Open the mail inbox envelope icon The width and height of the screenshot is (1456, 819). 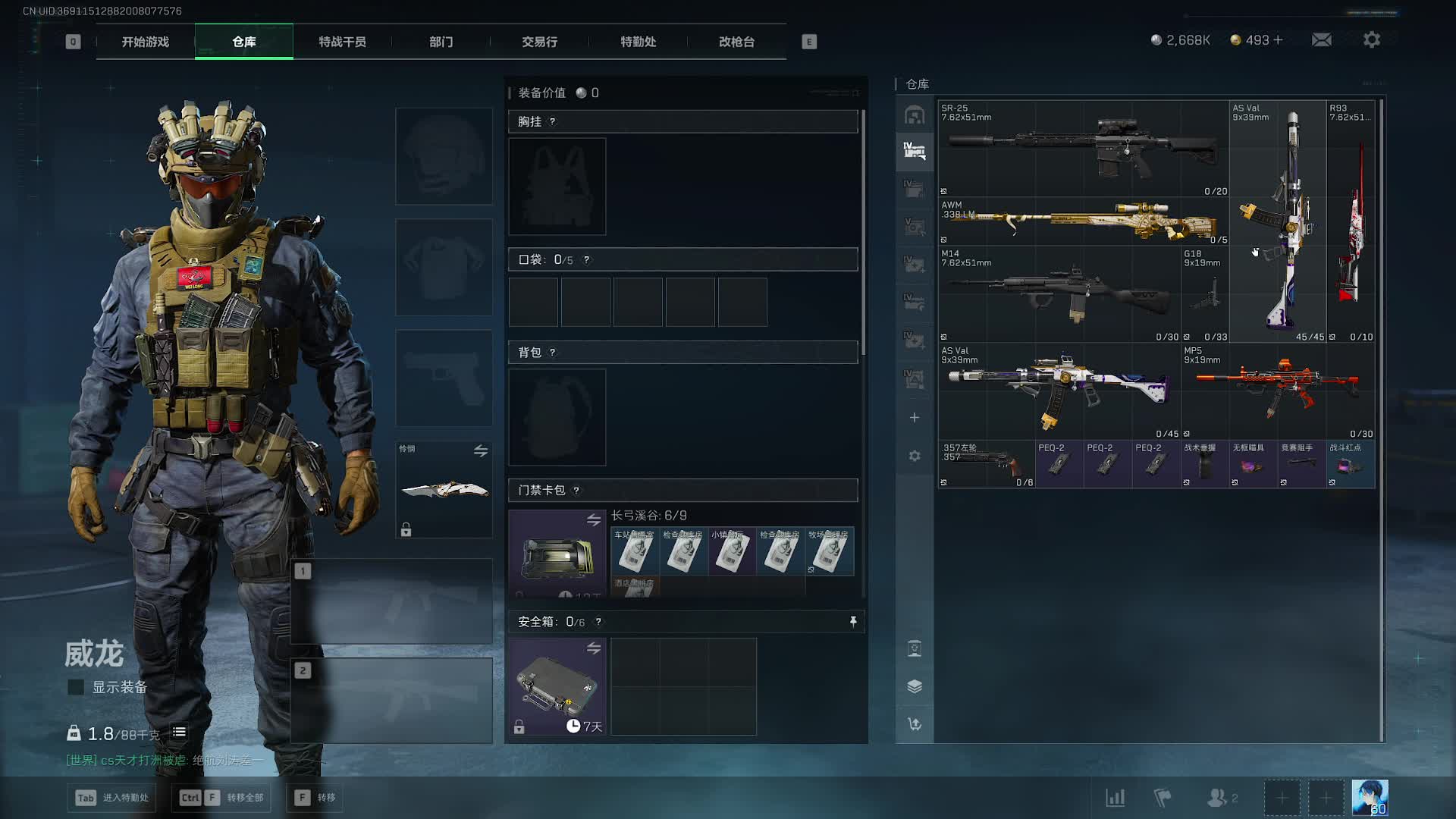pyautogui.click(x=1321, y=40)
